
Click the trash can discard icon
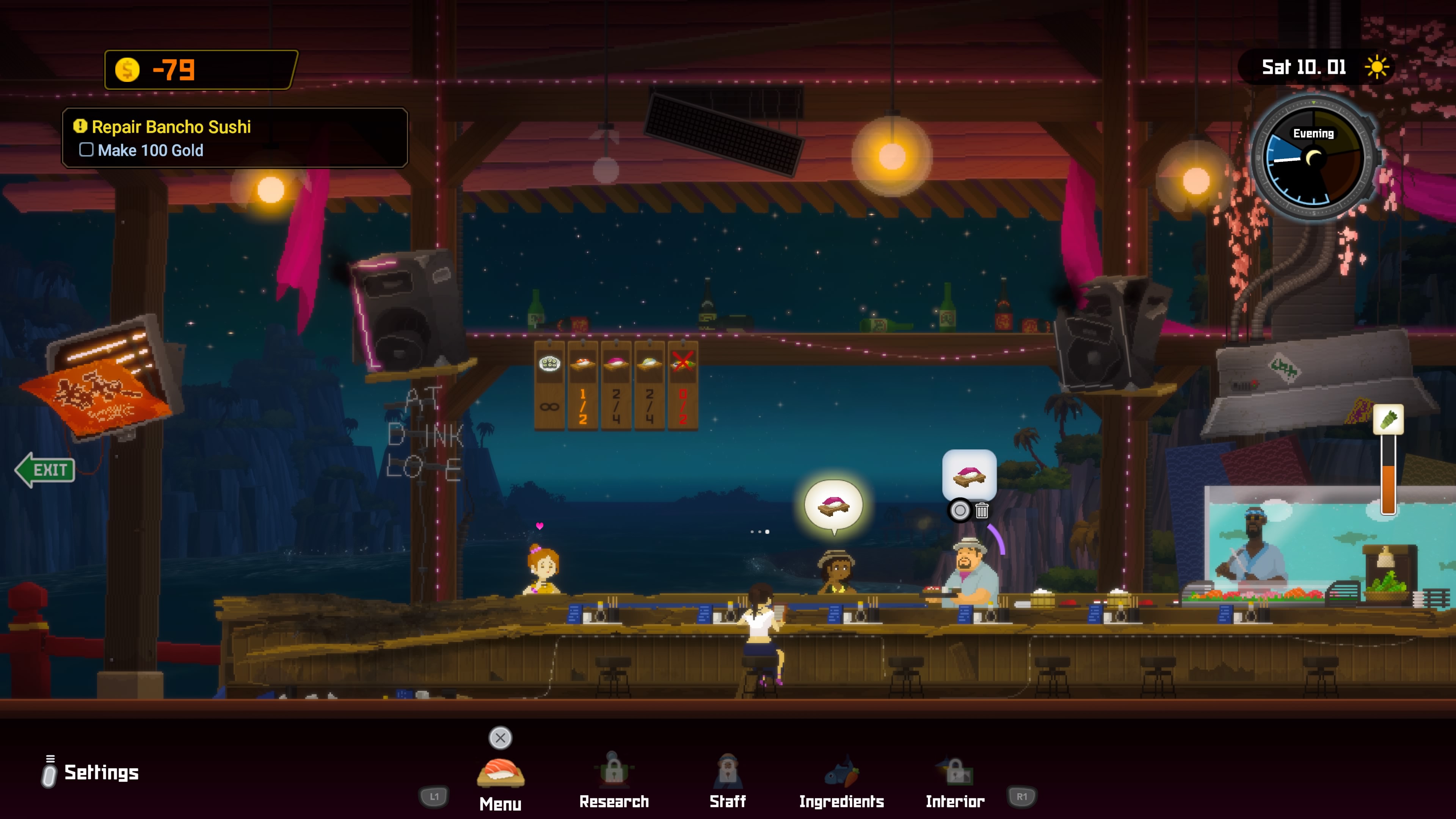click(982, 511)
